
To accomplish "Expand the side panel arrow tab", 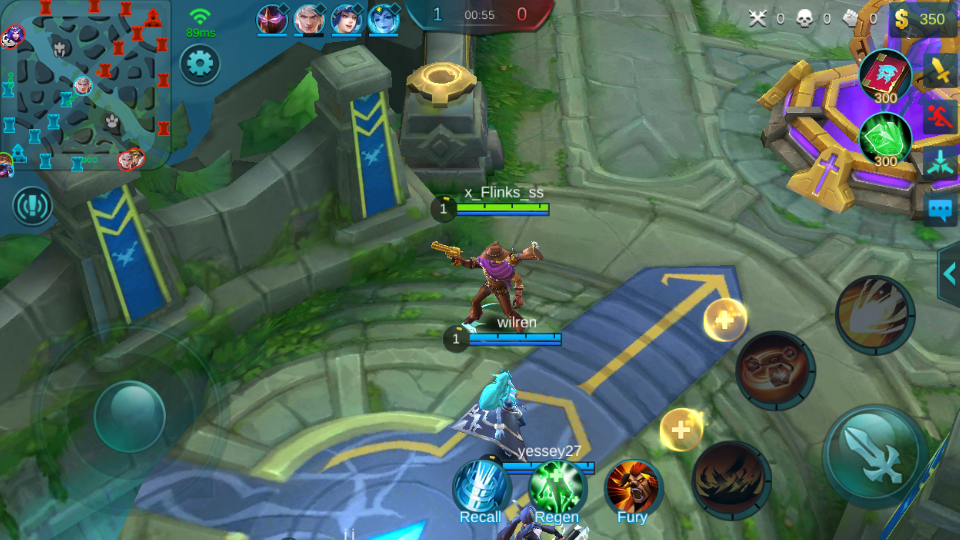I will (x=948, y=273).
